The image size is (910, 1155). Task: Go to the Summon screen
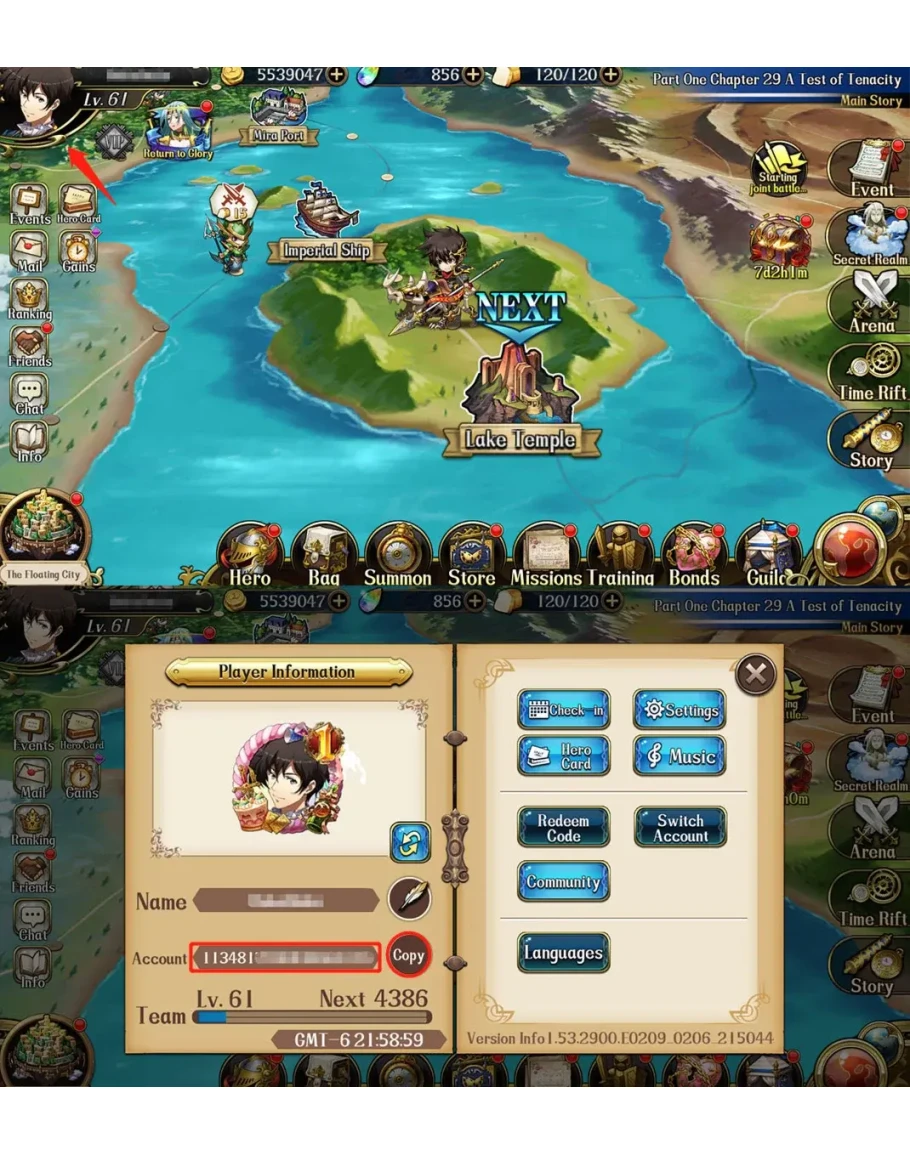pyautogui.click(x=397, y=556)
